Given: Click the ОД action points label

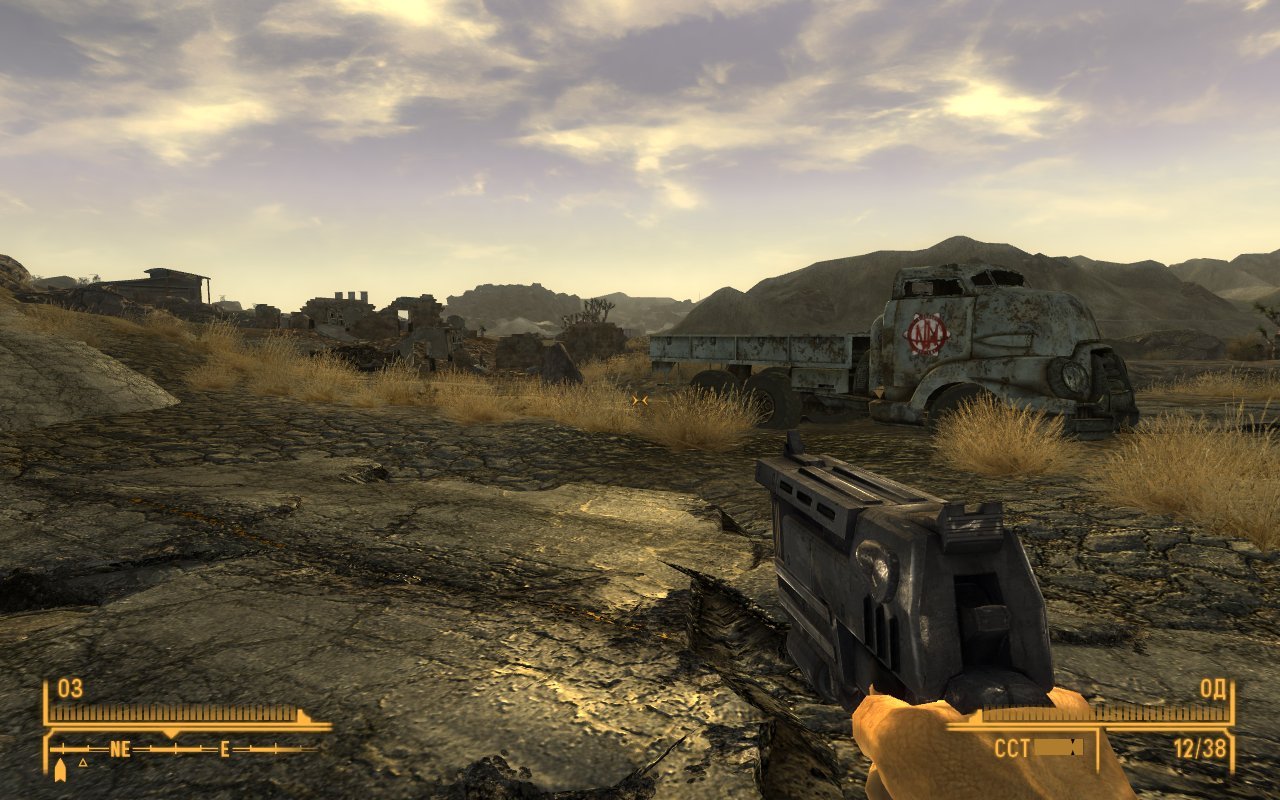Looking at the screenshot, I should tap(1214, 690).
